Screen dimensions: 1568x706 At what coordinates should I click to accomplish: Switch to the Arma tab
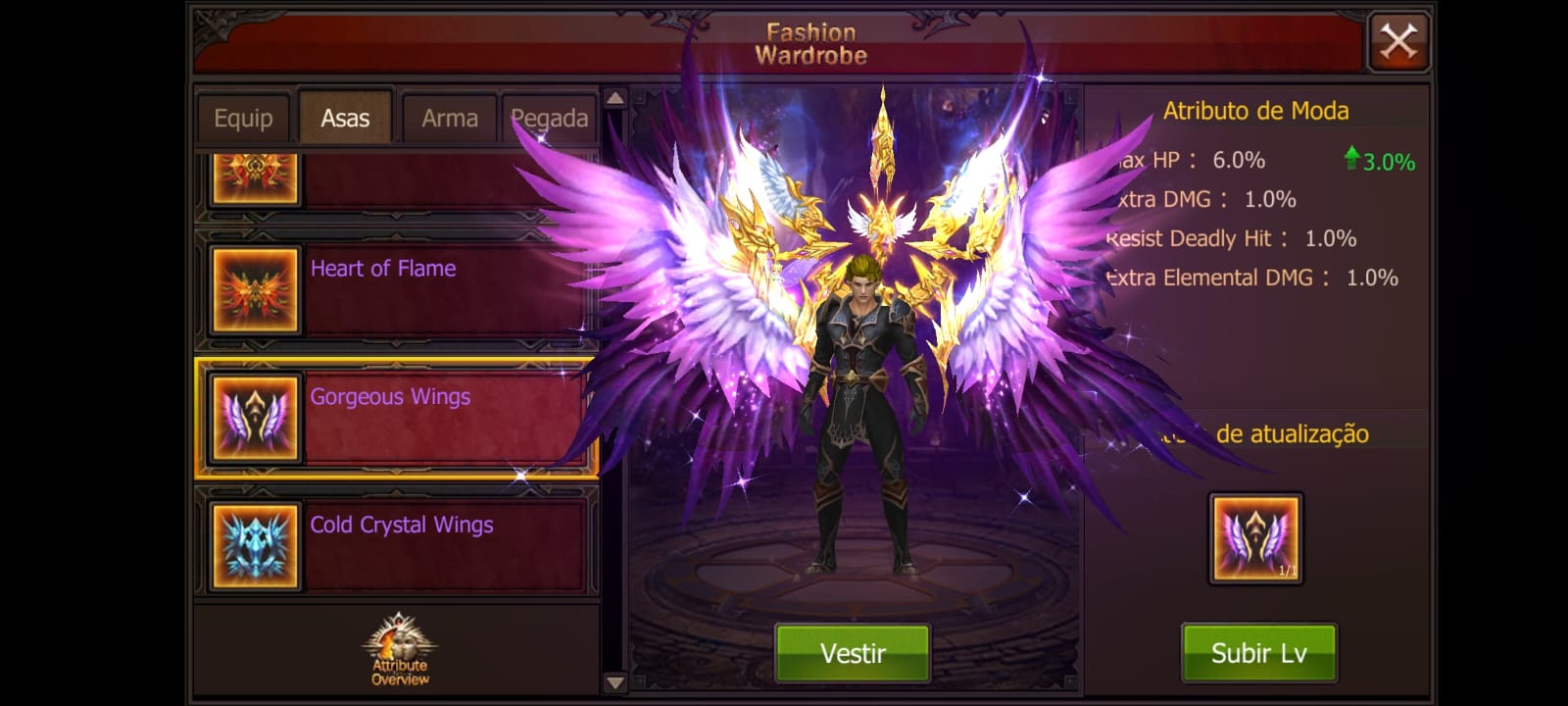coord(449,117)
